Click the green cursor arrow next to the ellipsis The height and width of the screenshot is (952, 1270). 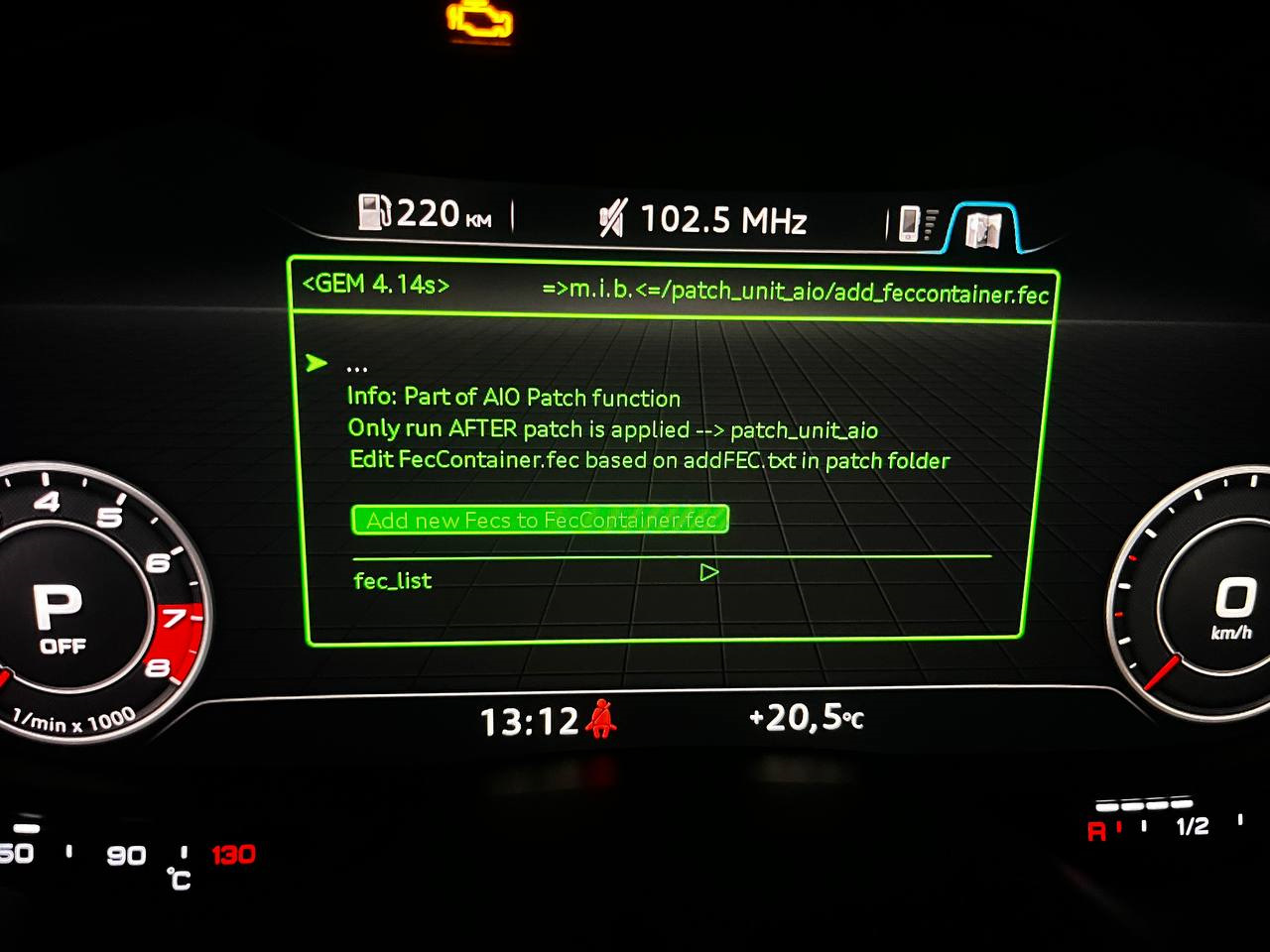click(317, 364)
